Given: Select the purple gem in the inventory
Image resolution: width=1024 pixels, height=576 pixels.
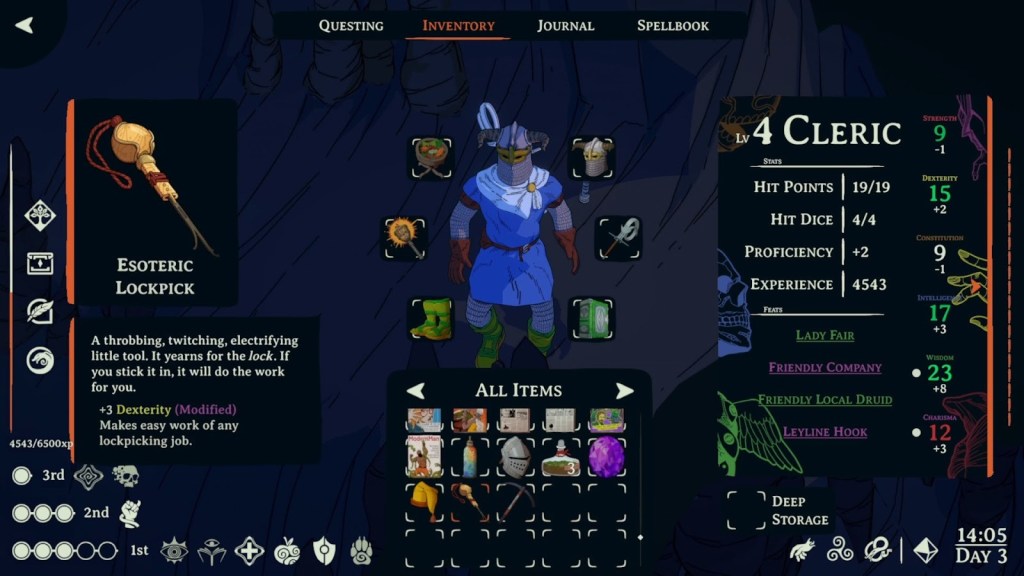Looking at the screenshot, I should click(x=606, y=456).
